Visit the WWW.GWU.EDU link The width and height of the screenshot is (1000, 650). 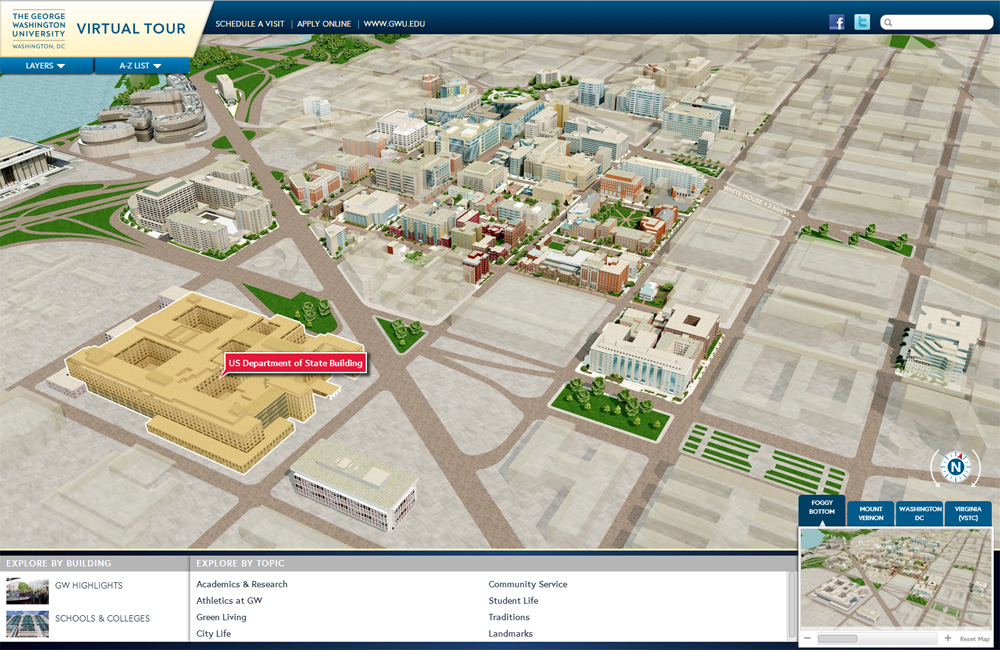pyautogui.click(x=394, y=22)
